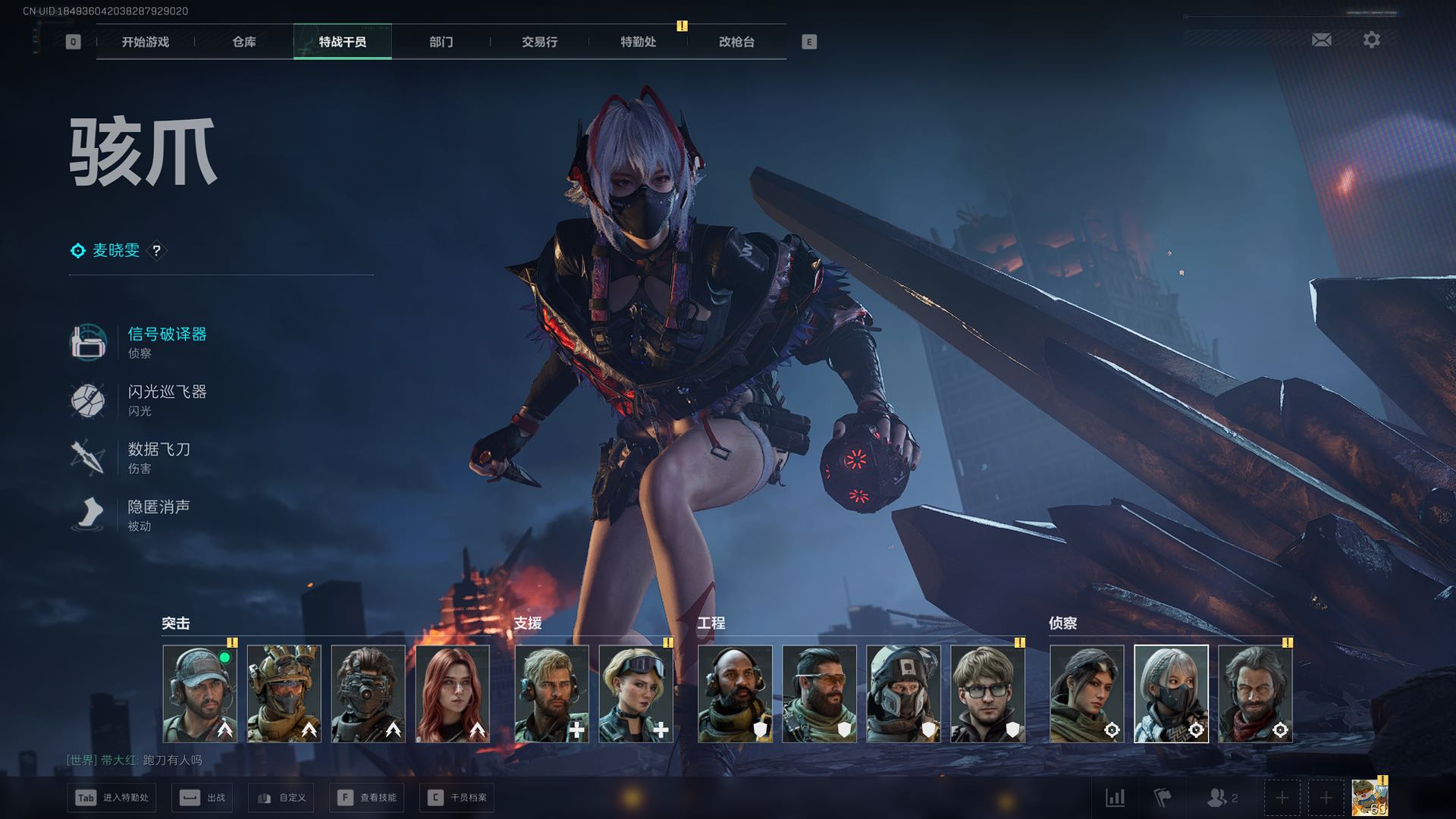Open the bar chart statistics icon
The width and height of the screenshot is (1456, 819).
[x=1115, y=798]
